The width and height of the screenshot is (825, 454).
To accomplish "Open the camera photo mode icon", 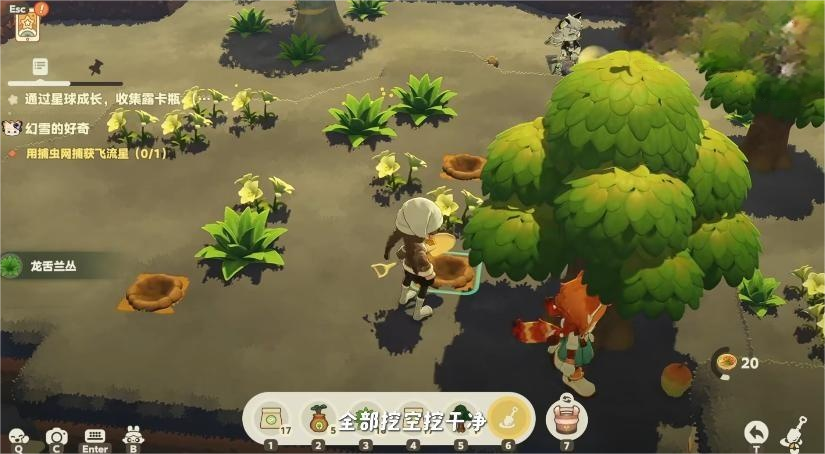I will click(57, 437).
